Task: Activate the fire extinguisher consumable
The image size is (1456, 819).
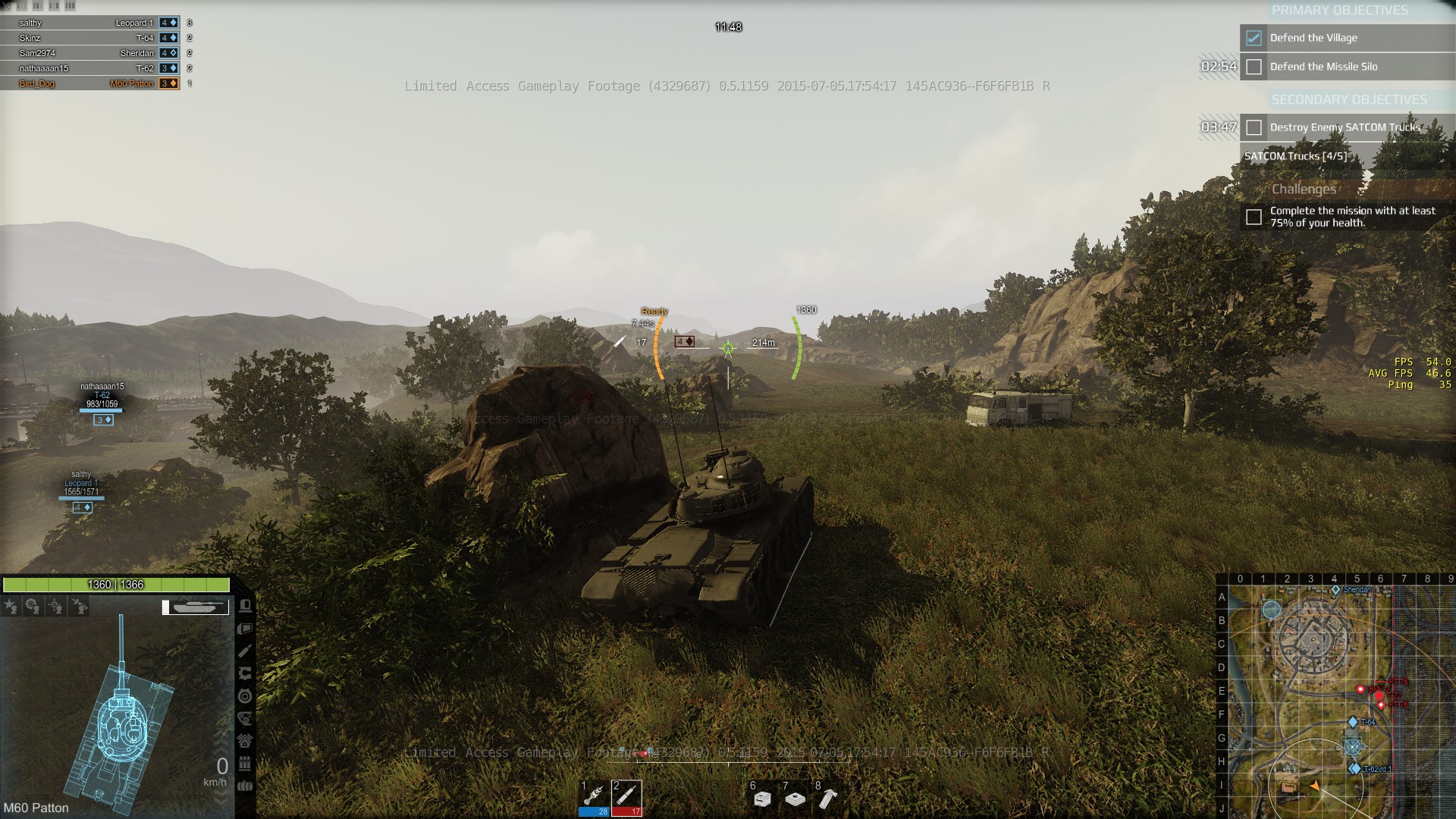Action: pos(827,799)
